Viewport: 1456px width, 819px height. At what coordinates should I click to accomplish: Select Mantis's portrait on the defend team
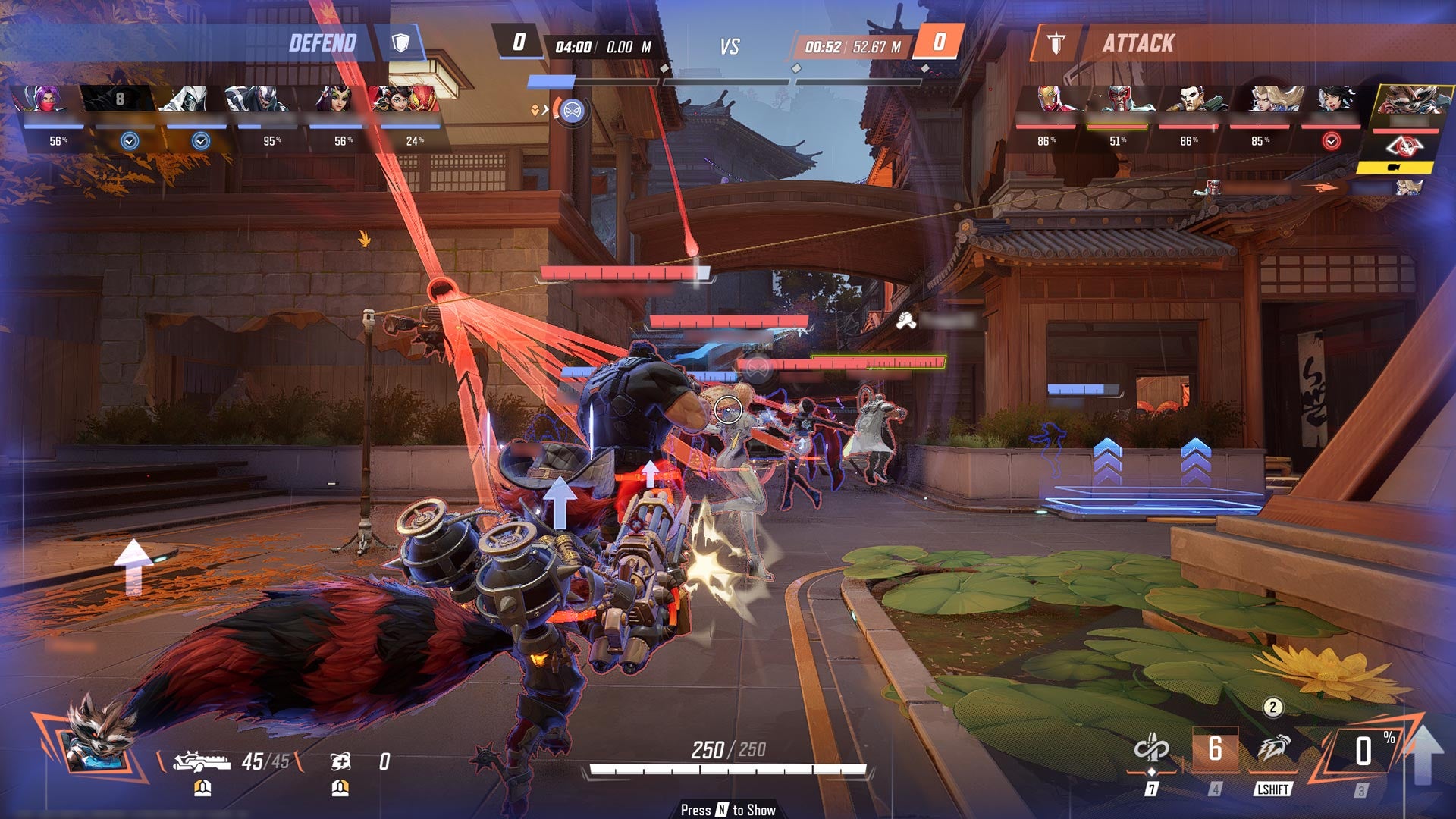tap(333, 100)
